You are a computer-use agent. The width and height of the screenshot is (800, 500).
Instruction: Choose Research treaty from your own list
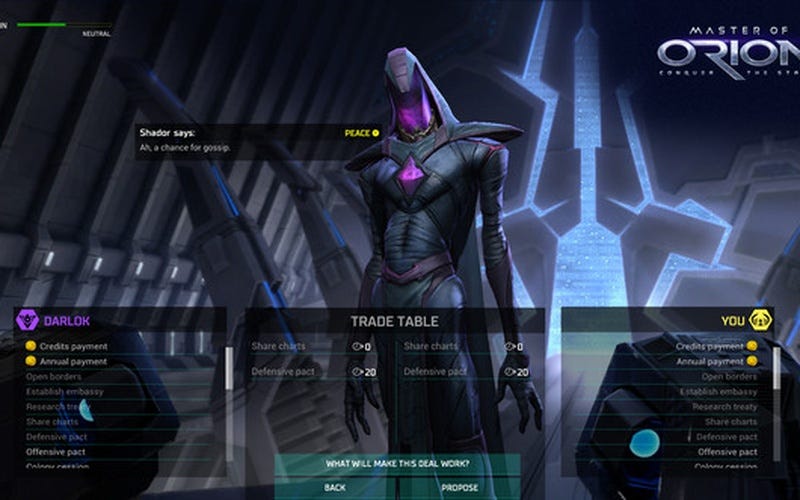[724, 406]
